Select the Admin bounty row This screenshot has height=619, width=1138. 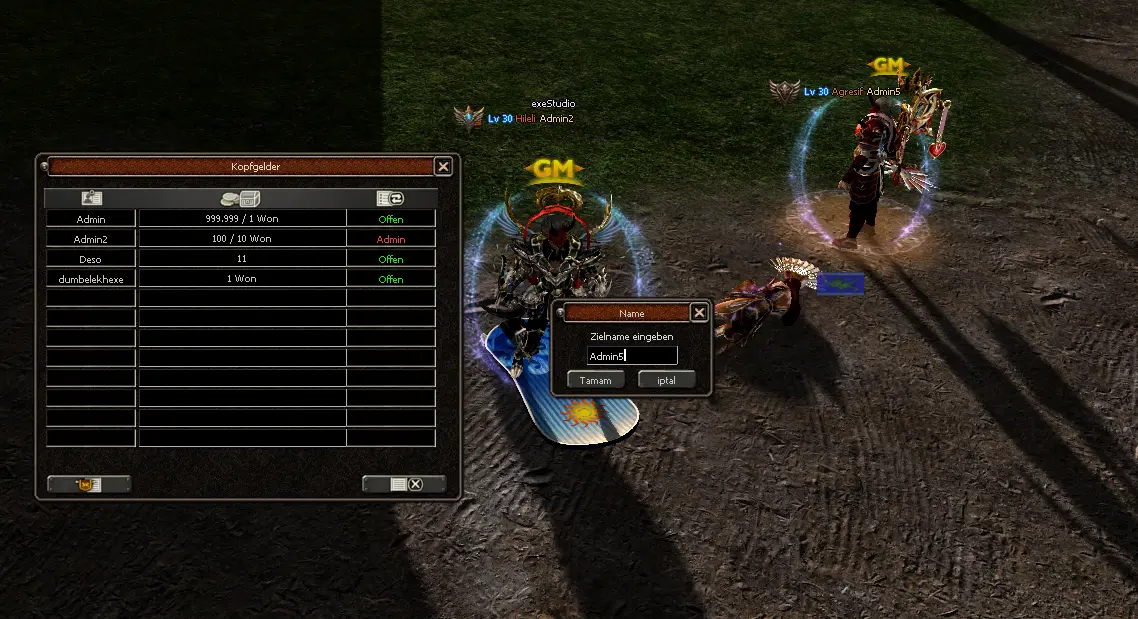pyautogui.click(x=91, y=219)
